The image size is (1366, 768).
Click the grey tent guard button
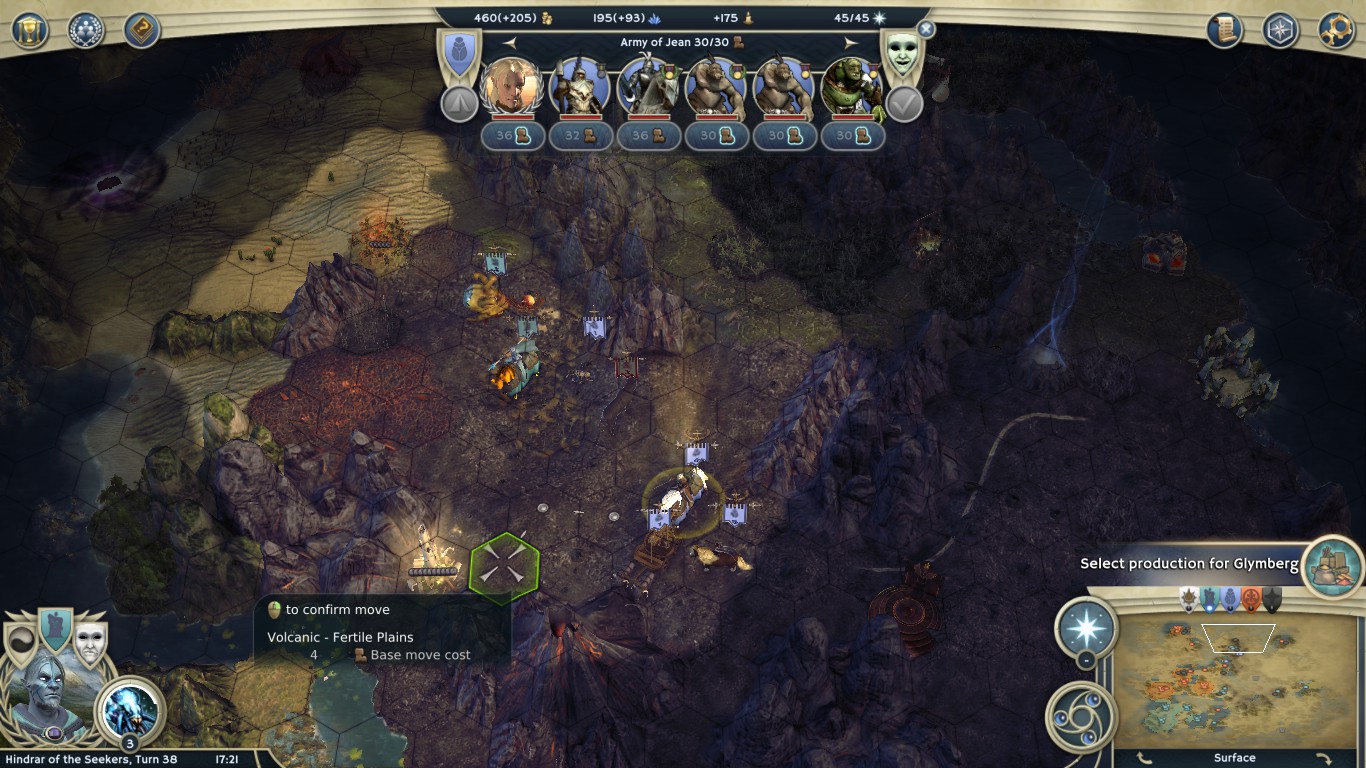[460, 104]
